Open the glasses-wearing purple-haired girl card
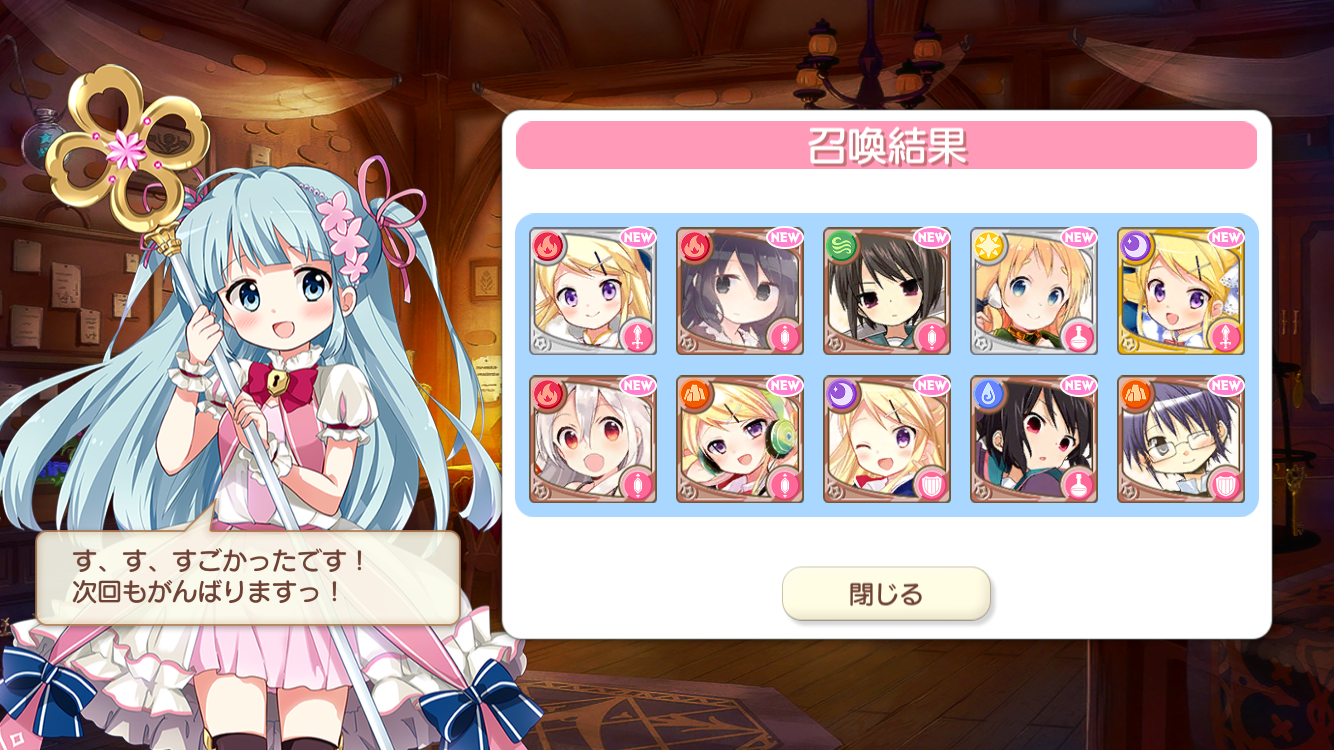Viewport: 1334px width, 750px height. [x=1180, y=439]
